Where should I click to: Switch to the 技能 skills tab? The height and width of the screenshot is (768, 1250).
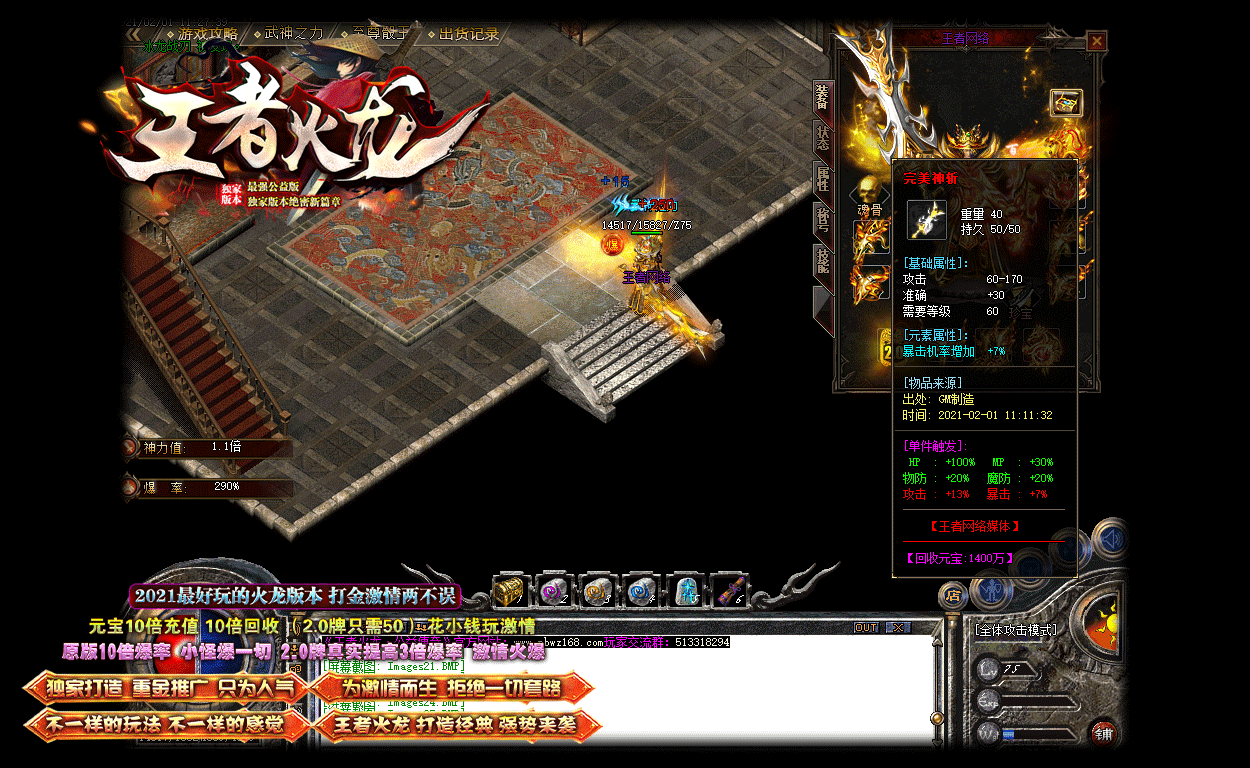click(822, 262)
